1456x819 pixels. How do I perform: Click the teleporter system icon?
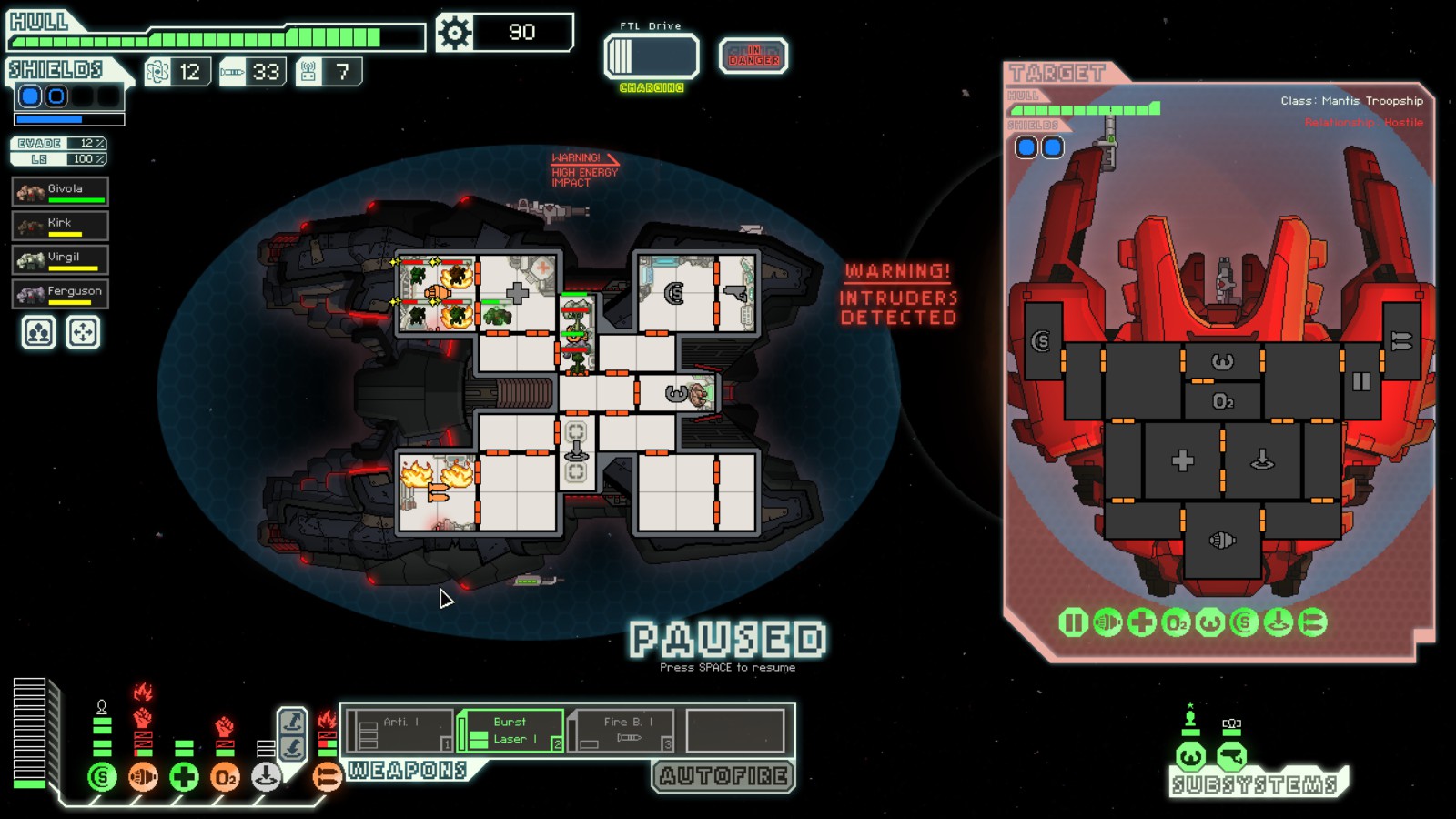coord(266,777)
